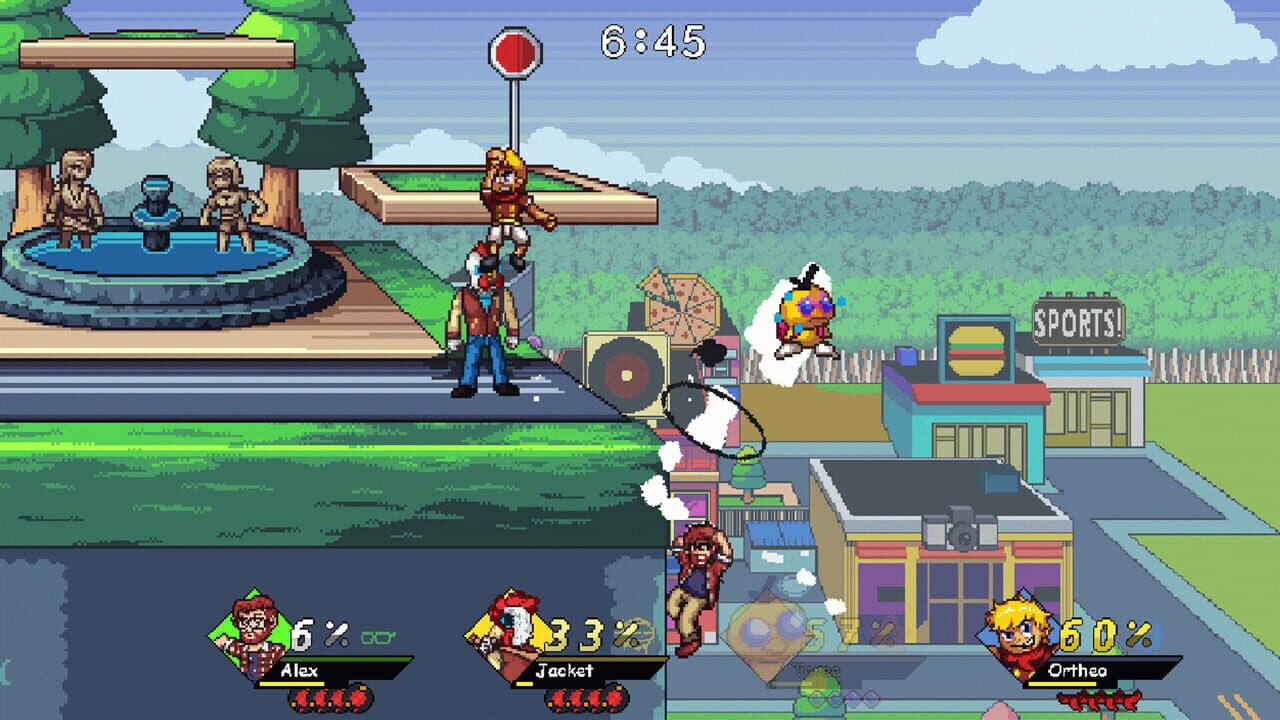Click the yellow charge bar under Ortheo's name
Viewport: 1280px width, 720px height.
[x=1060, y=683]
